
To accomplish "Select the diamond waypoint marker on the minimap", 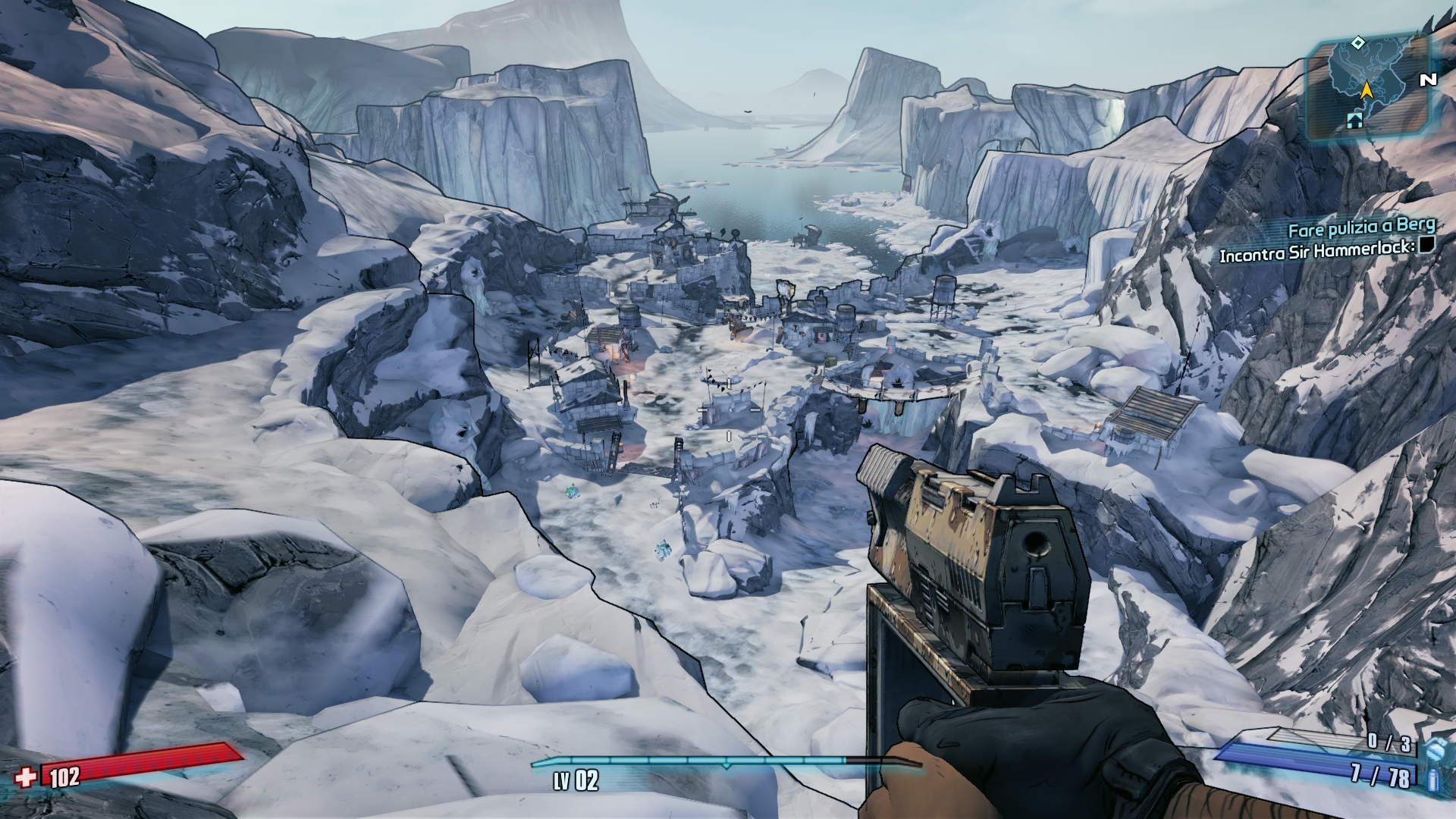I will [1360, 42].
